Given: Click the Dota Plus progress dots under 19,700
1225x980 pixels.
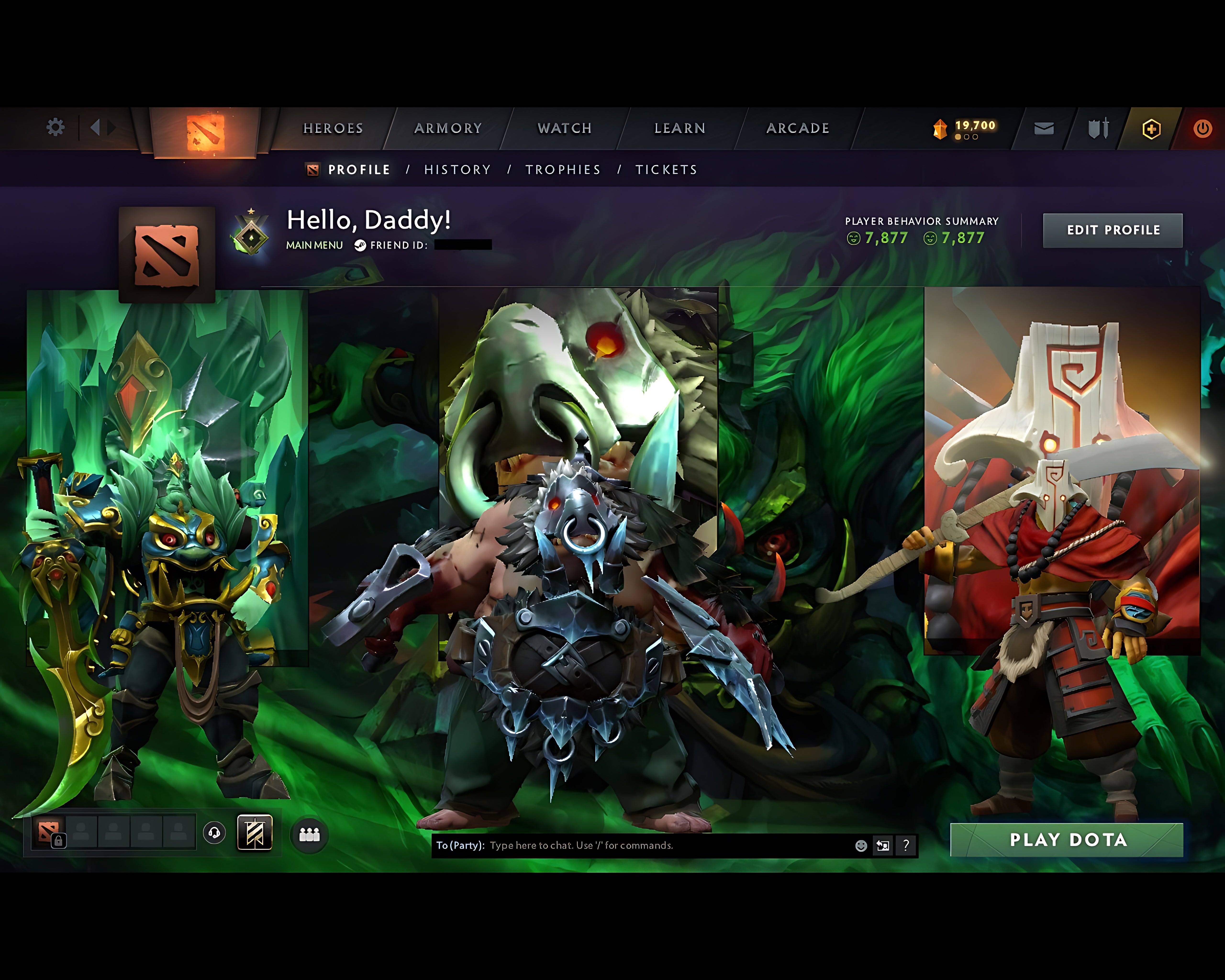Looking at the screenshot, I should 966,137.
